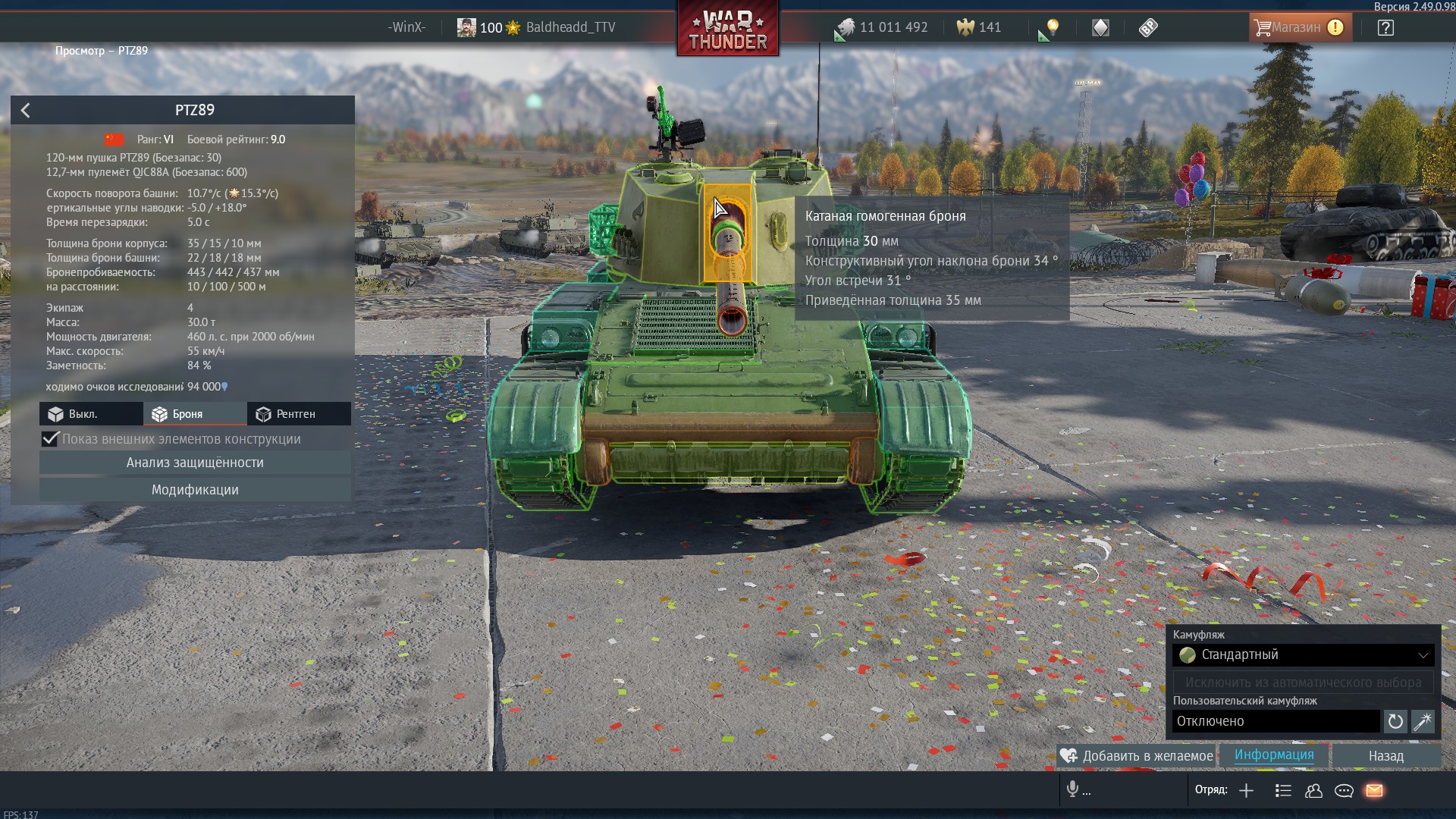Open the Магазин shop
Screen dimensions: 1456x819
pos(1300,28)
